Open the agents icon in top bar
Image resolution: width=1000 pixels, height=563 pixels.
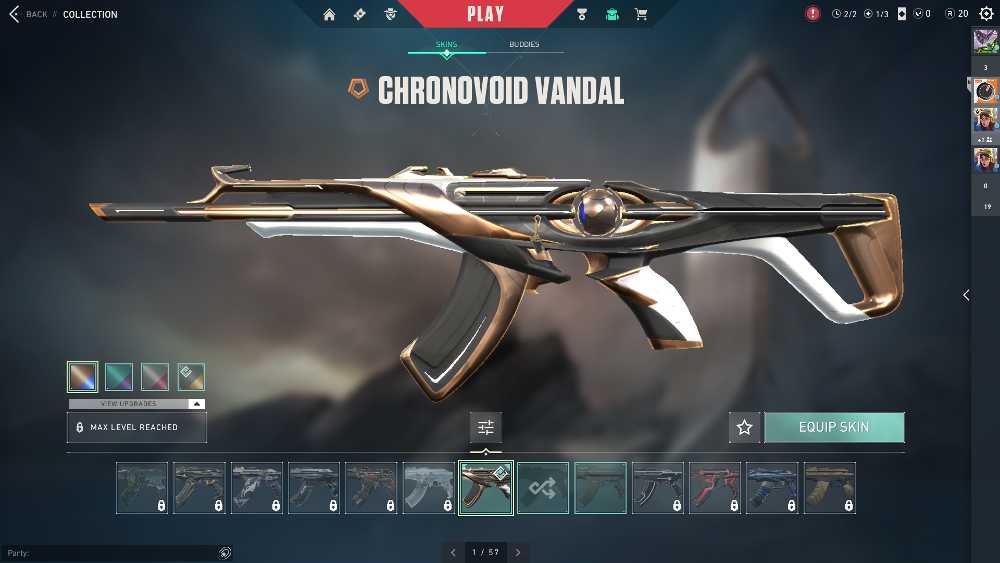390,14
